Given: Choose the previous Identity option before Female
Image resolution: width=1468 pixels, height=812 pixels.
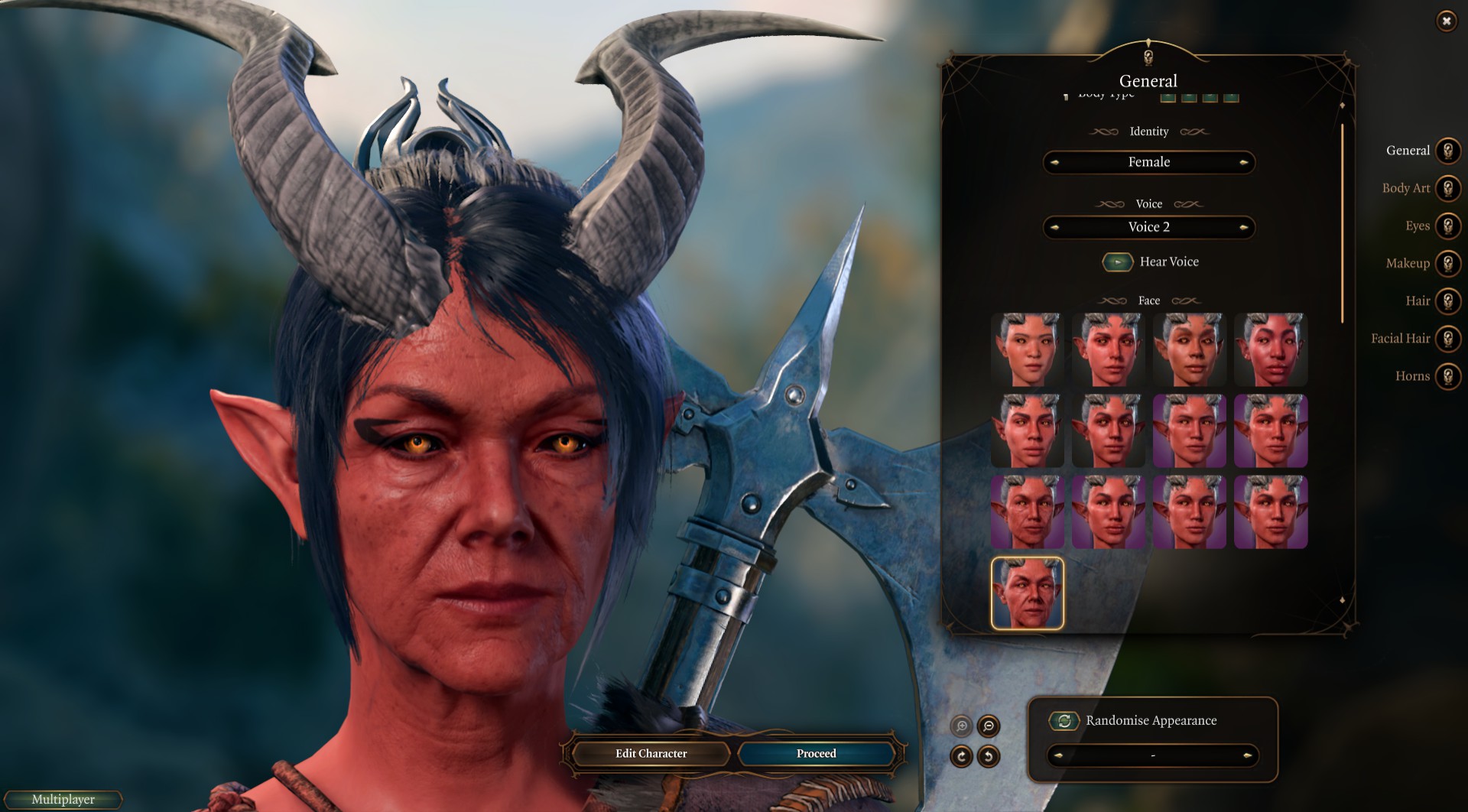Looking at the screenshot, I should click(1054, 162).
